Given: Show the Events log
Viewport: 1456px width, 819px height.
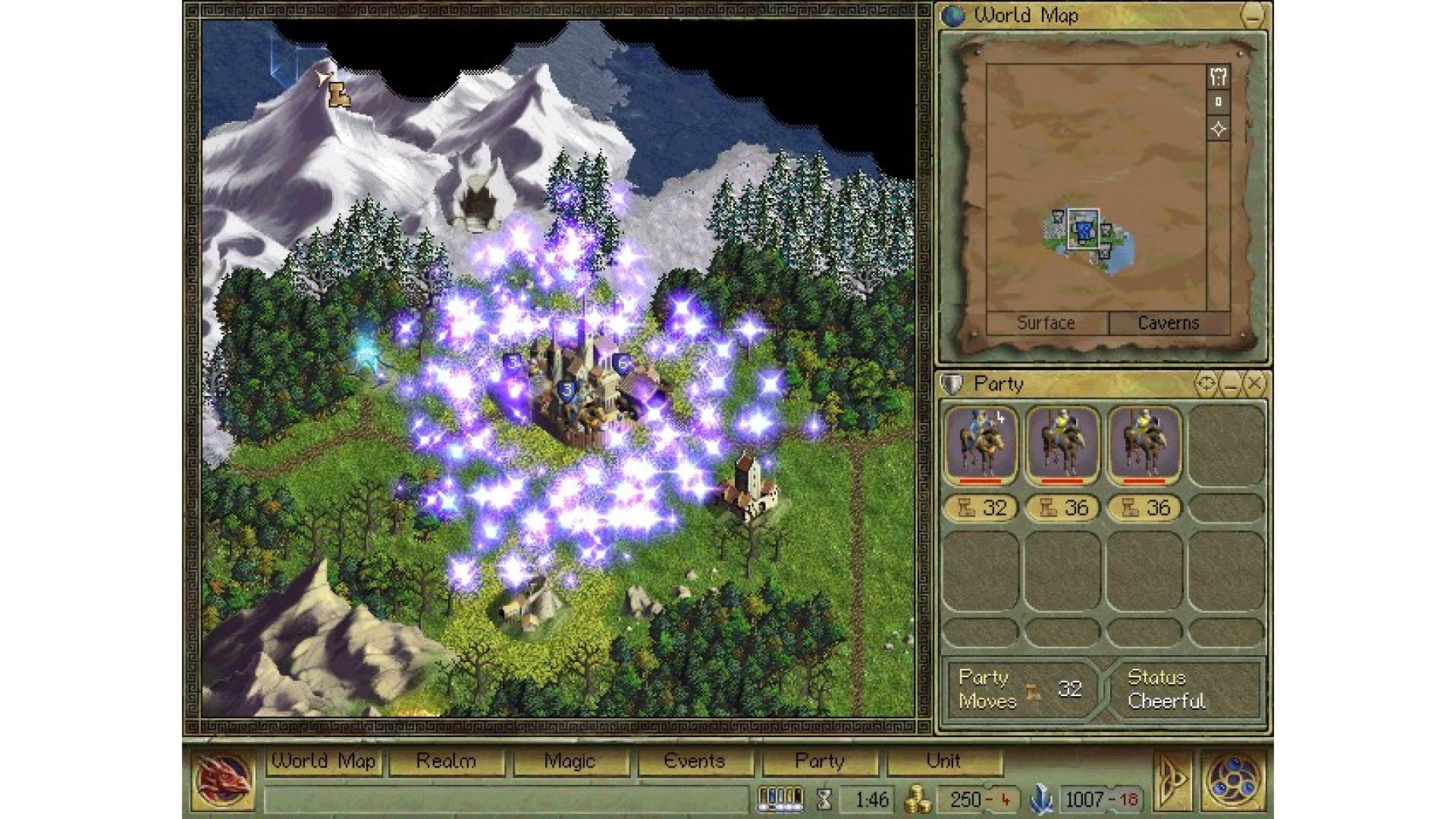Looking at the screenshot, I should [695, 761].
